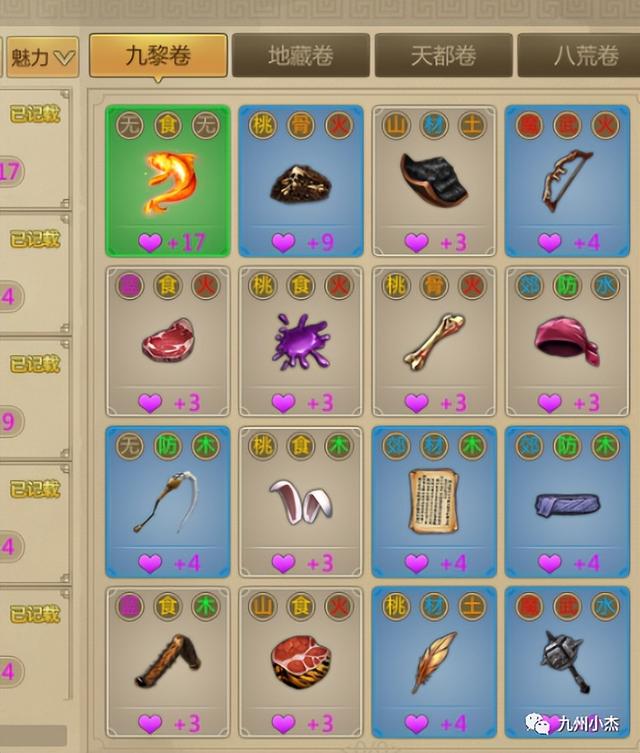Choose the single bone card
640x753 pixels.
tap(435, 342)
